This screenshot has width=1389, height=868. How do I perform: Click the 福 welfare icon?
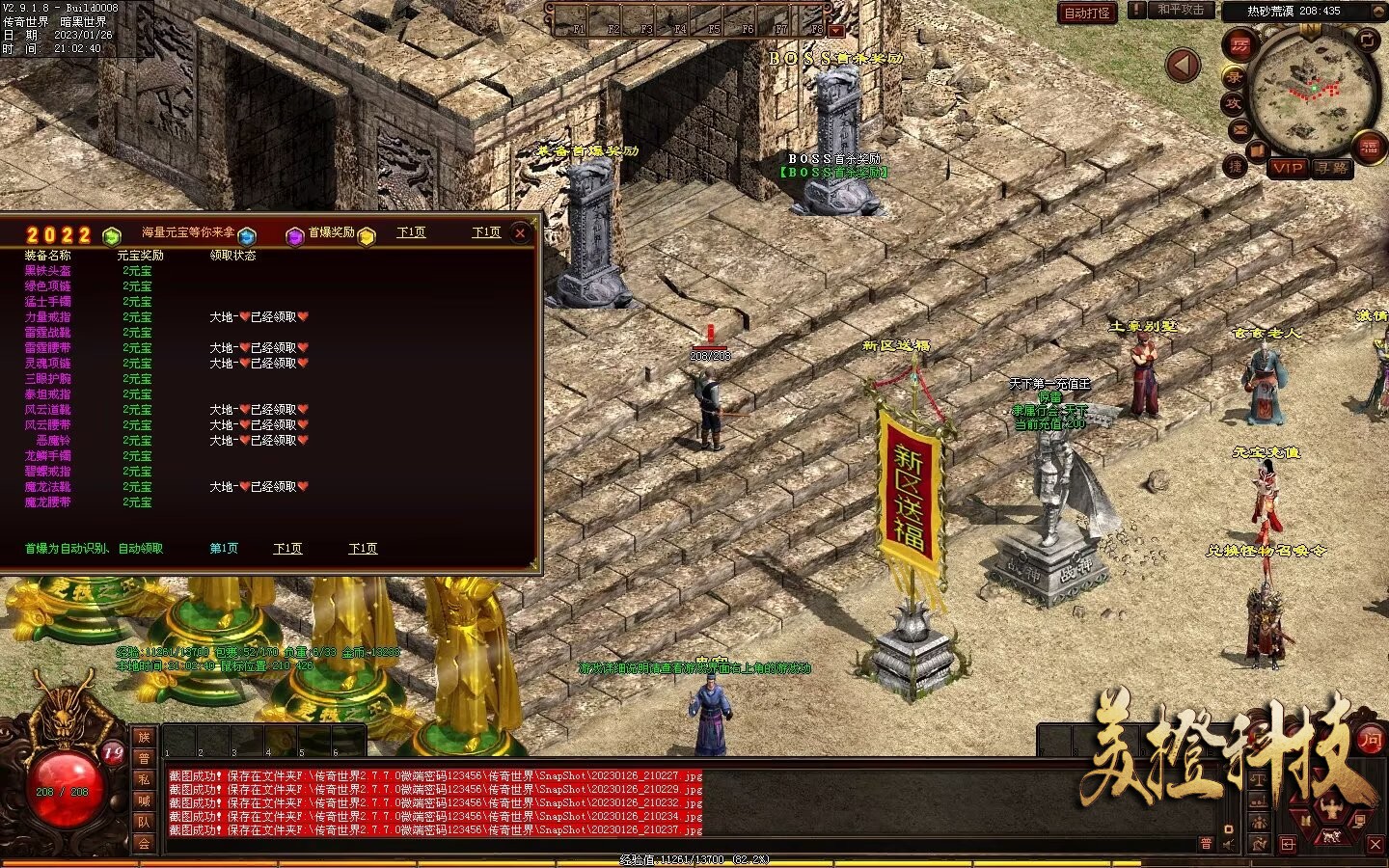[1370, 147]
